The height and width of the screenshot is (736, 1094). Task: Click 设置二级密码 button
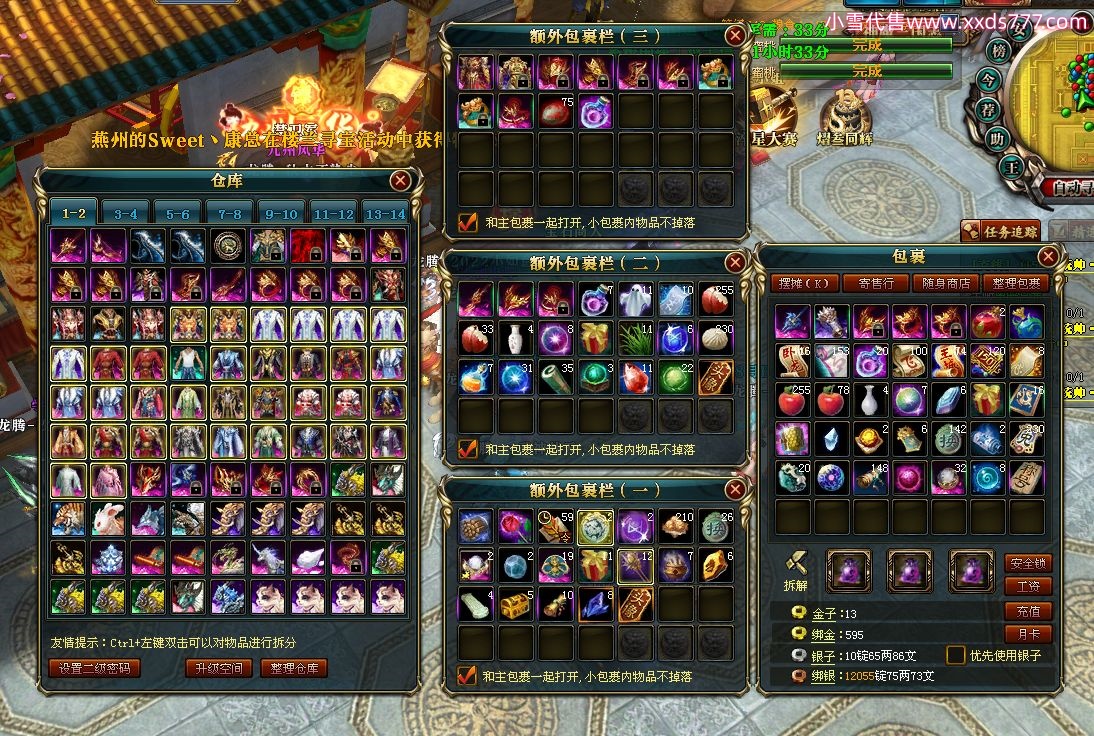click(x=94, y=668)
